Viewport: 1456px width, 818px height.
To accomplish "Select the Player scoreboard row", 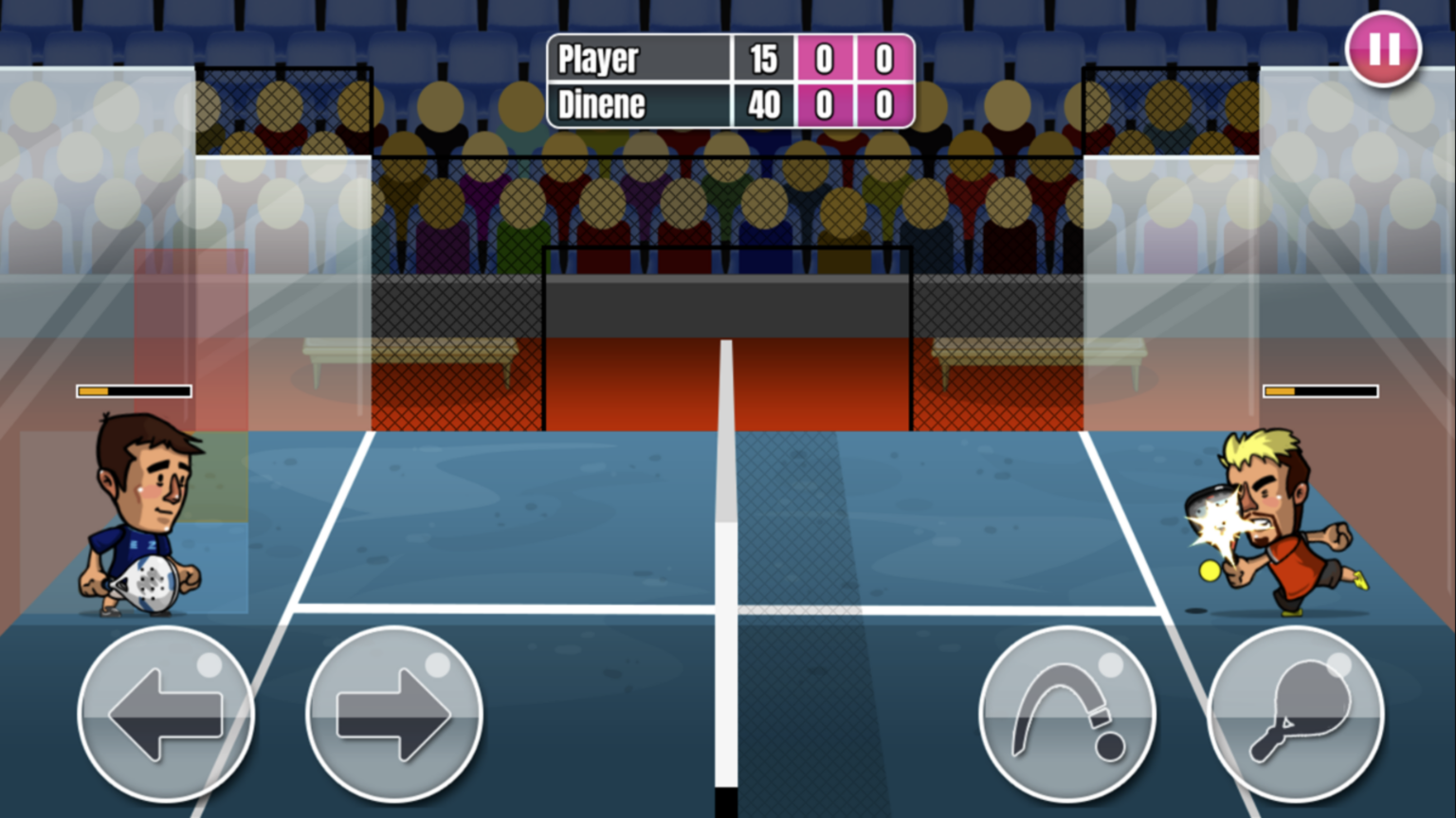I will click(x=637, y=59).
